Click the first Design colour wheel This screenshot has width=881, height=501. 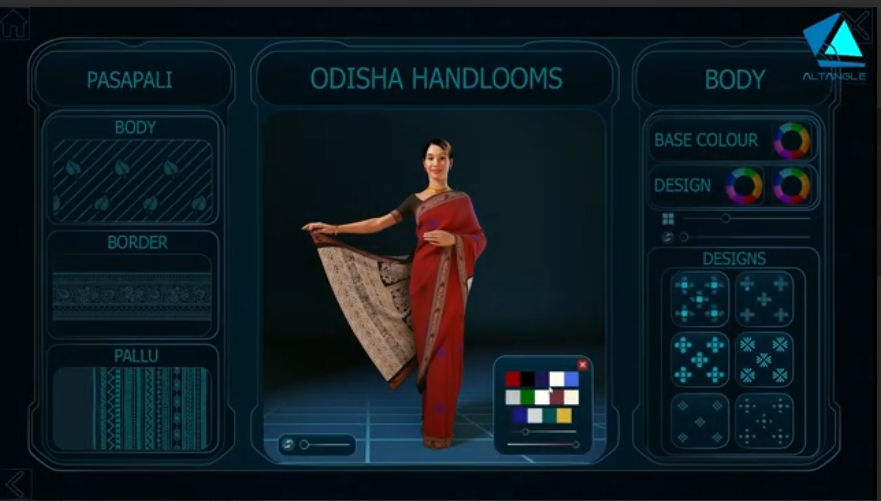coord(743,186)
